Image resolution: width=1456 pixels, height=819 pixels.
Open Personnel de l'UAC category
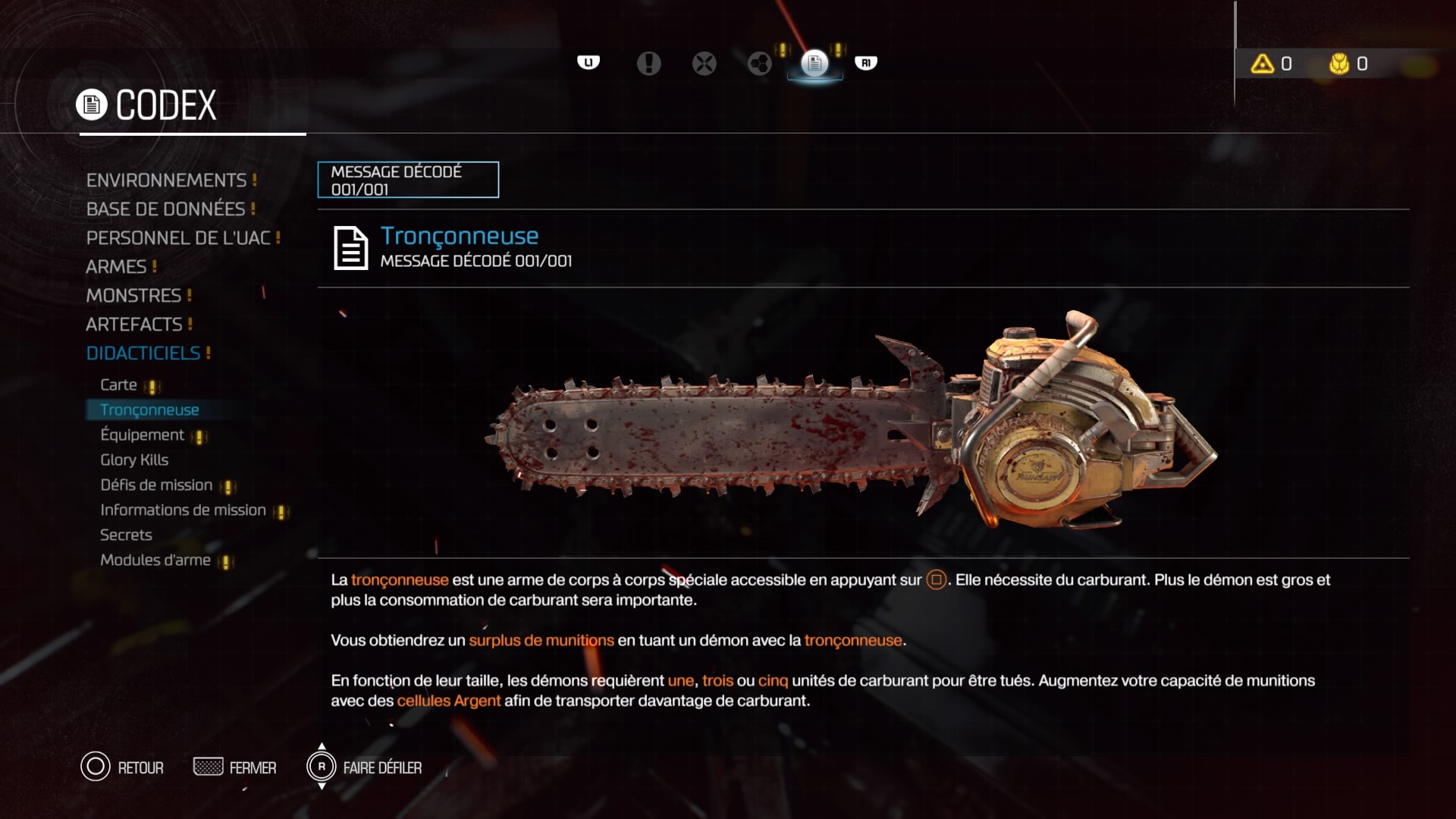(178, 238)
